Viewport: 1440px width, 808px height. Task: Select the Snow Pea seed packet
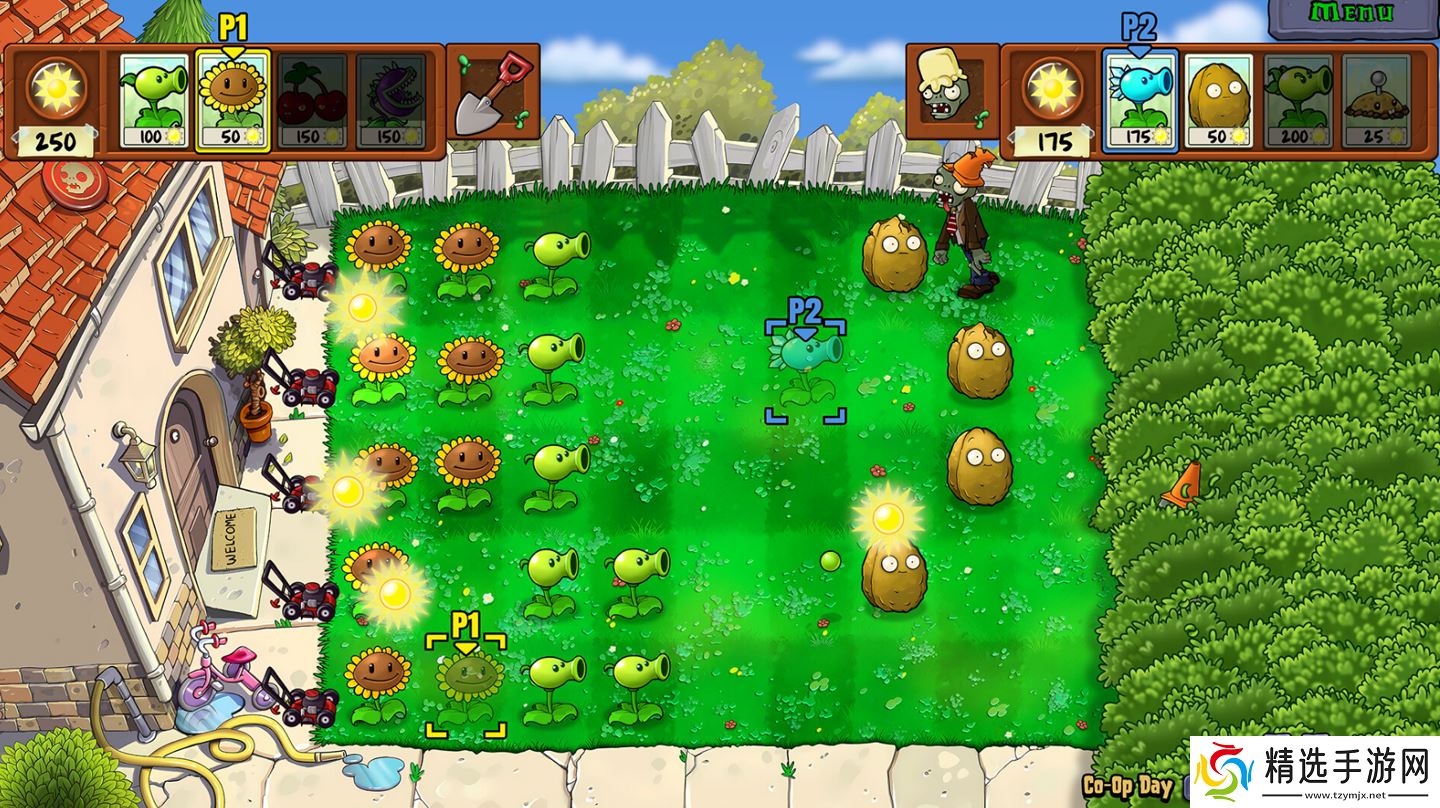(x=1140, y=100)
